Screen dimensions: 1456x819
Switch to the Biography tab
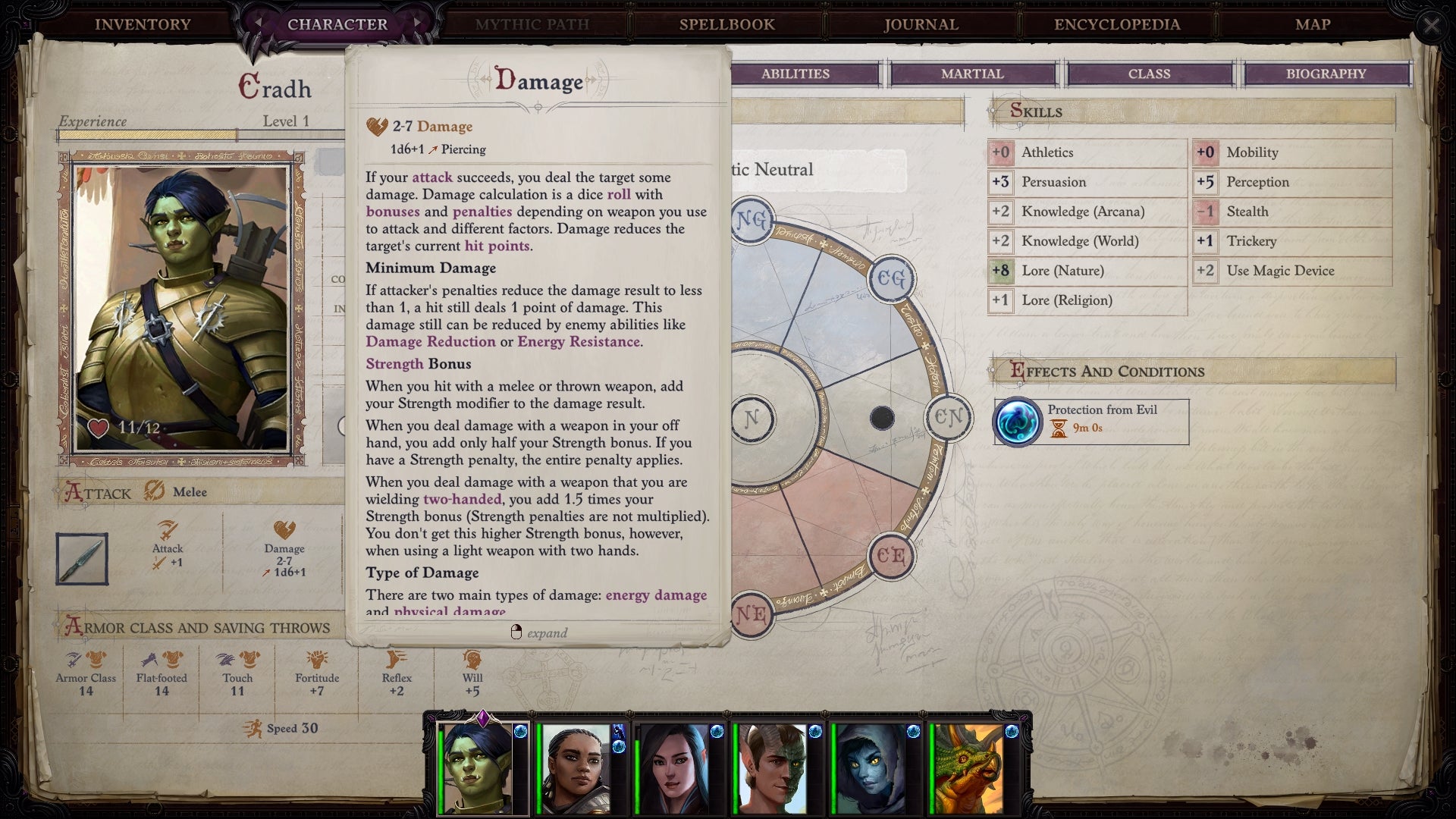pyautogui.click(x=1326, y=74)
